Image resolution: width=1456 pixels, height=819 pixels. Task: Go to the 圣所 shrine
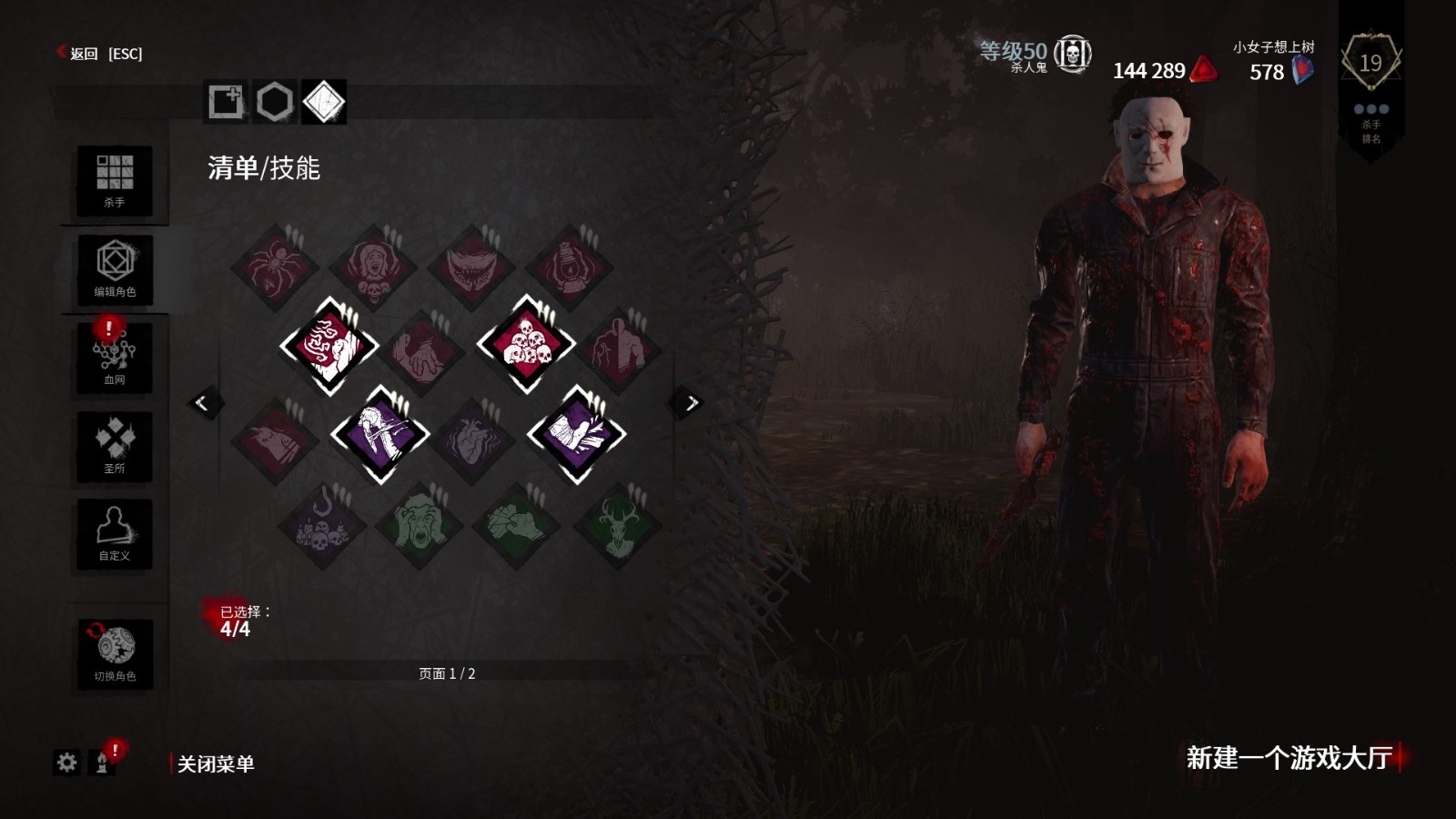coord(115,446)
